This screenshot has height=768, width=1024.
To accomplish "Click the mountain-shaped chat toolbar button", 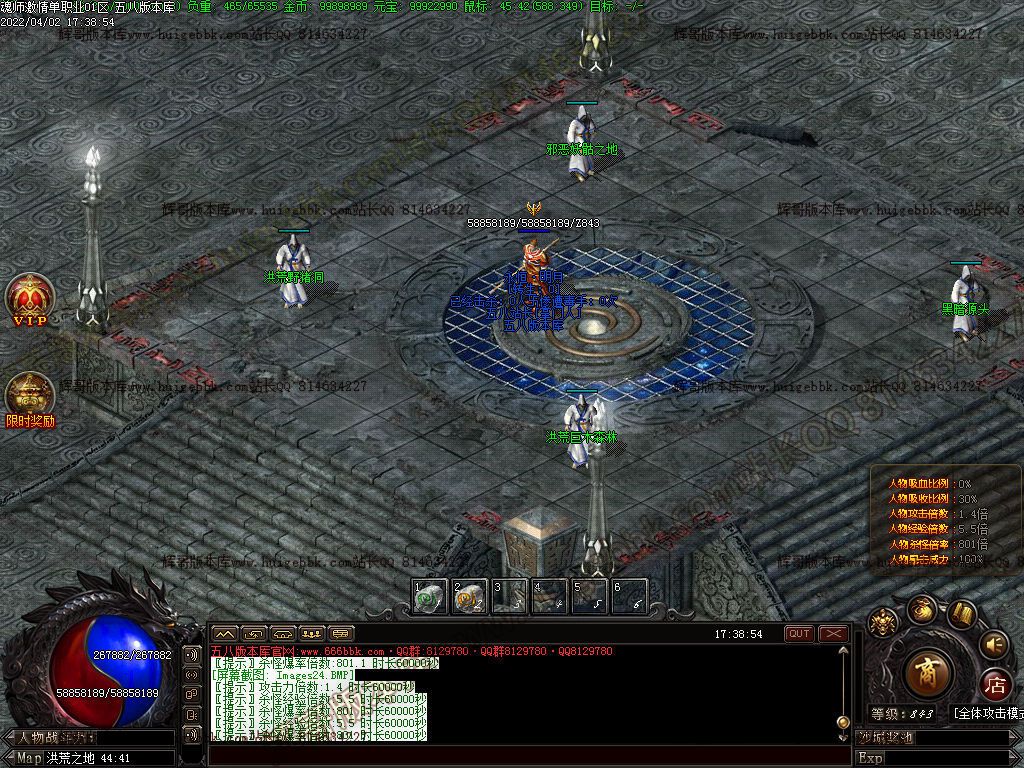I will (x=224, y=634).
